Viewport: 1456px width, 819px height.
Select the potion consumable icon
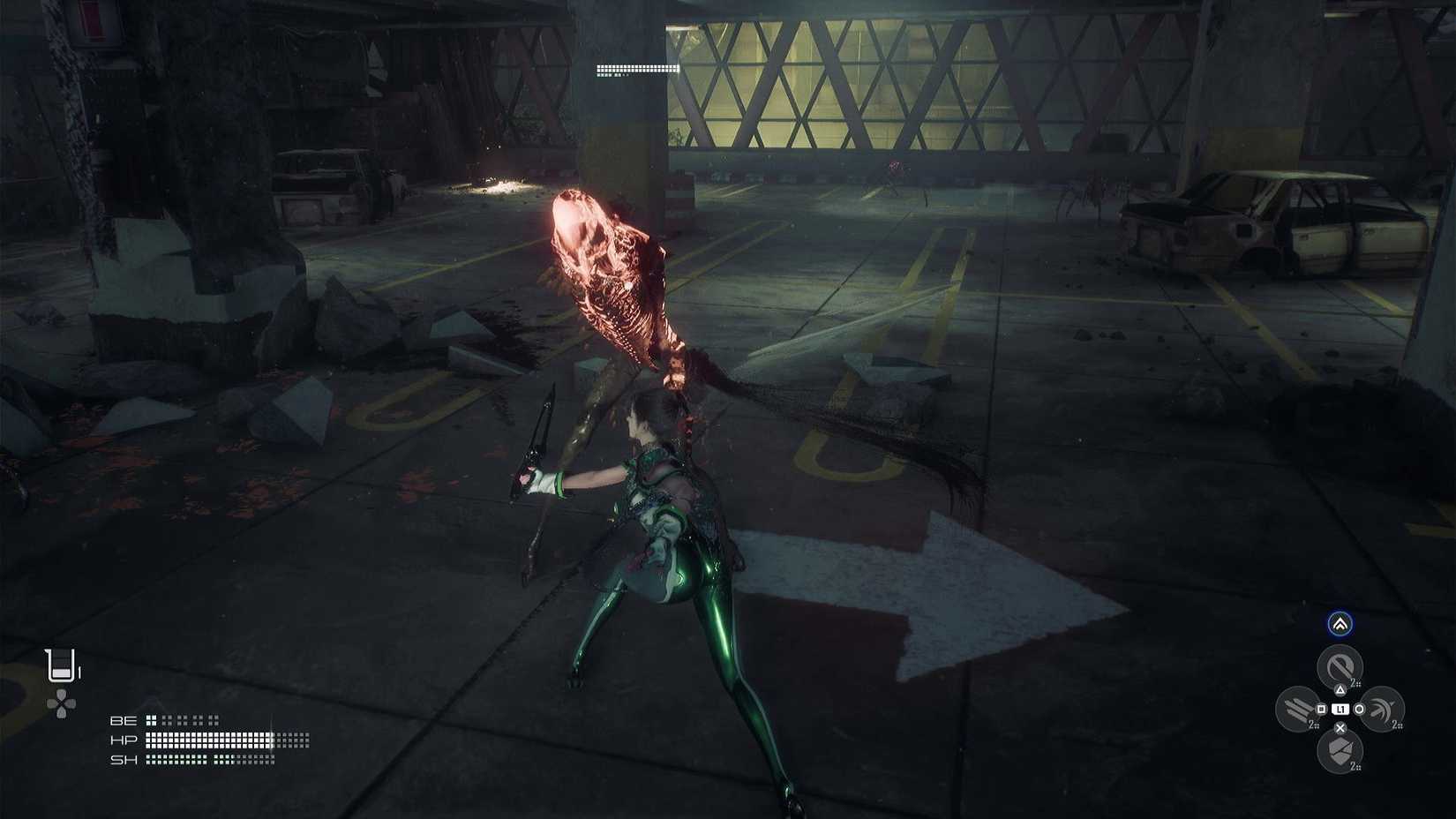(60, 664)
